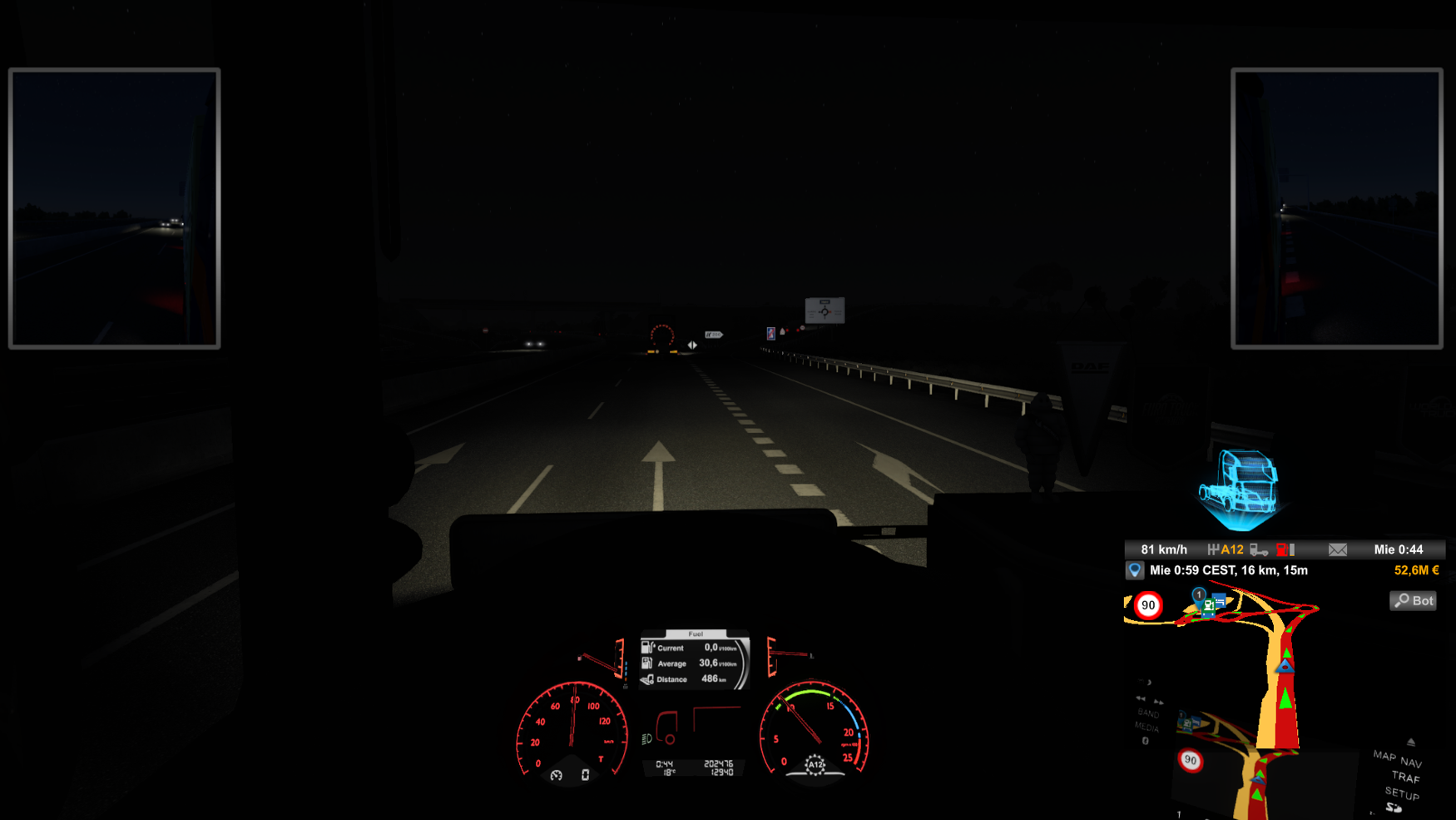
Task: Click the fuel level gauge bar on dashboard
Action: pyautogui.click(x=626, y=668)
